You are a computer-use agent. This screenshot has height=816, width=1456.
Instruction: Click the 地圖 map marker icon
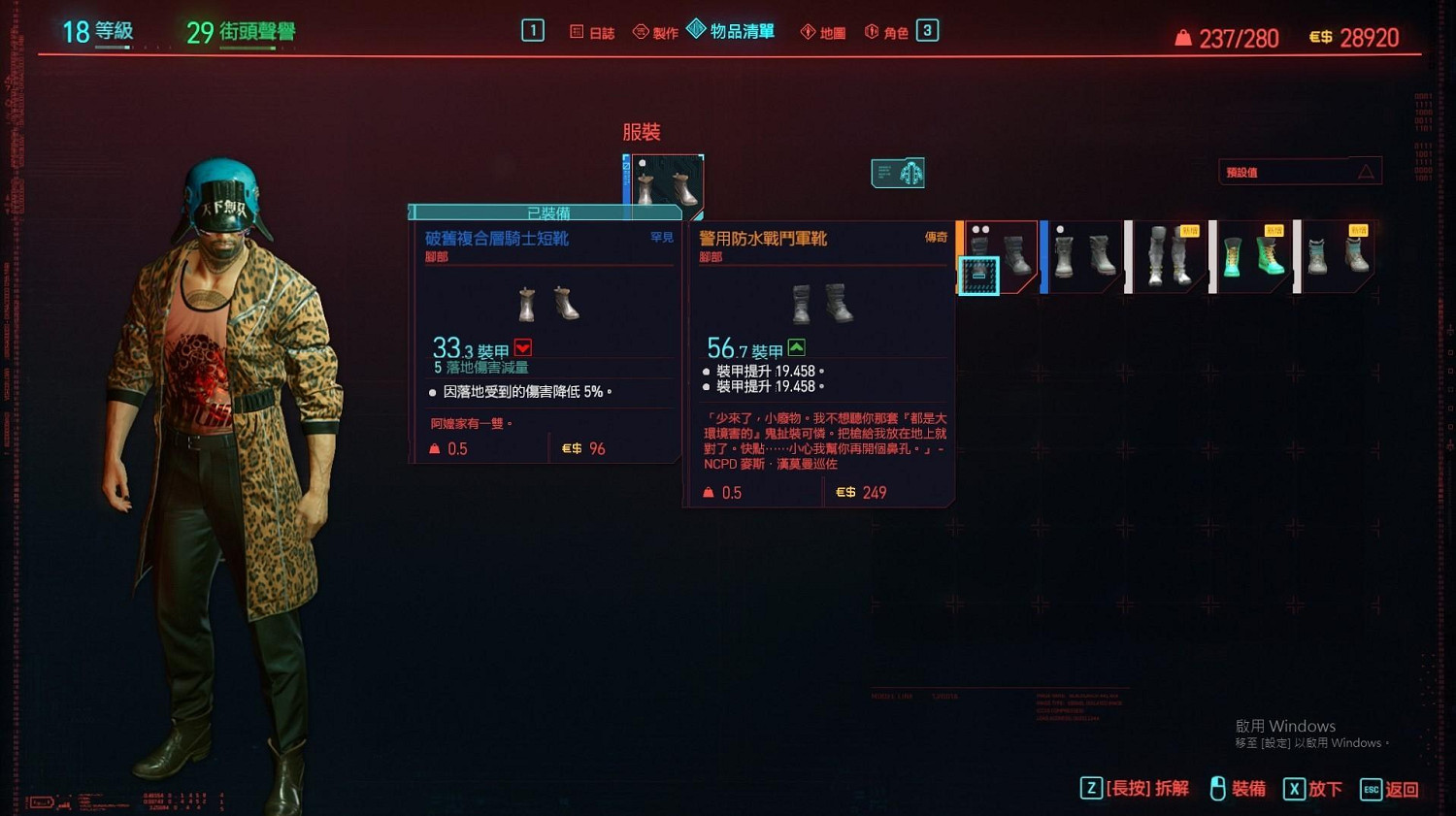click(808, 30)
